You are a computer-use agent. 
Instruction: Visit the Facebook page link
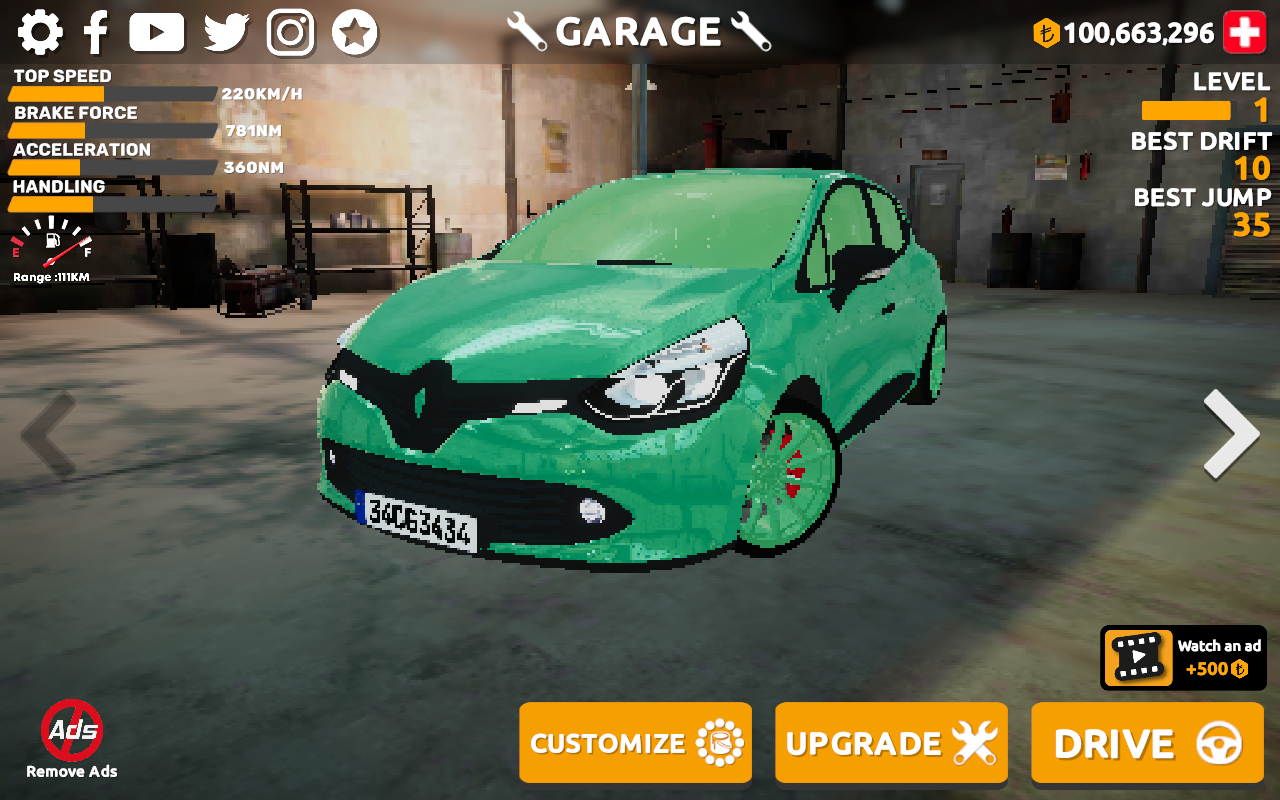coord(96,33)
